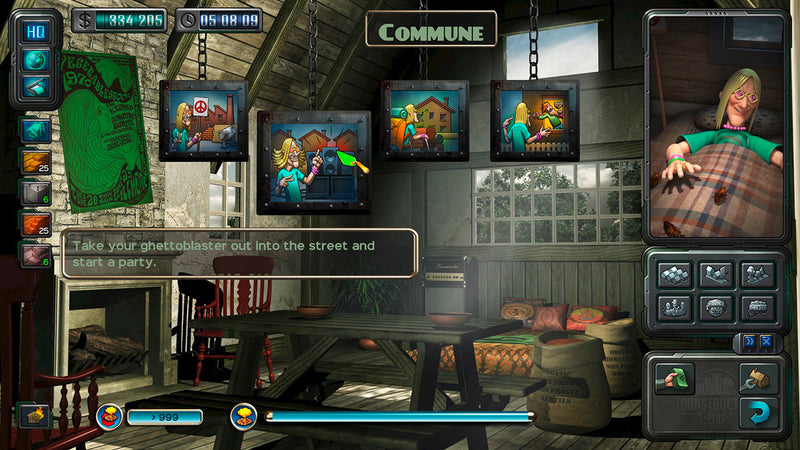Open the HQ screen
800x450 pixels.
[37, 31]
